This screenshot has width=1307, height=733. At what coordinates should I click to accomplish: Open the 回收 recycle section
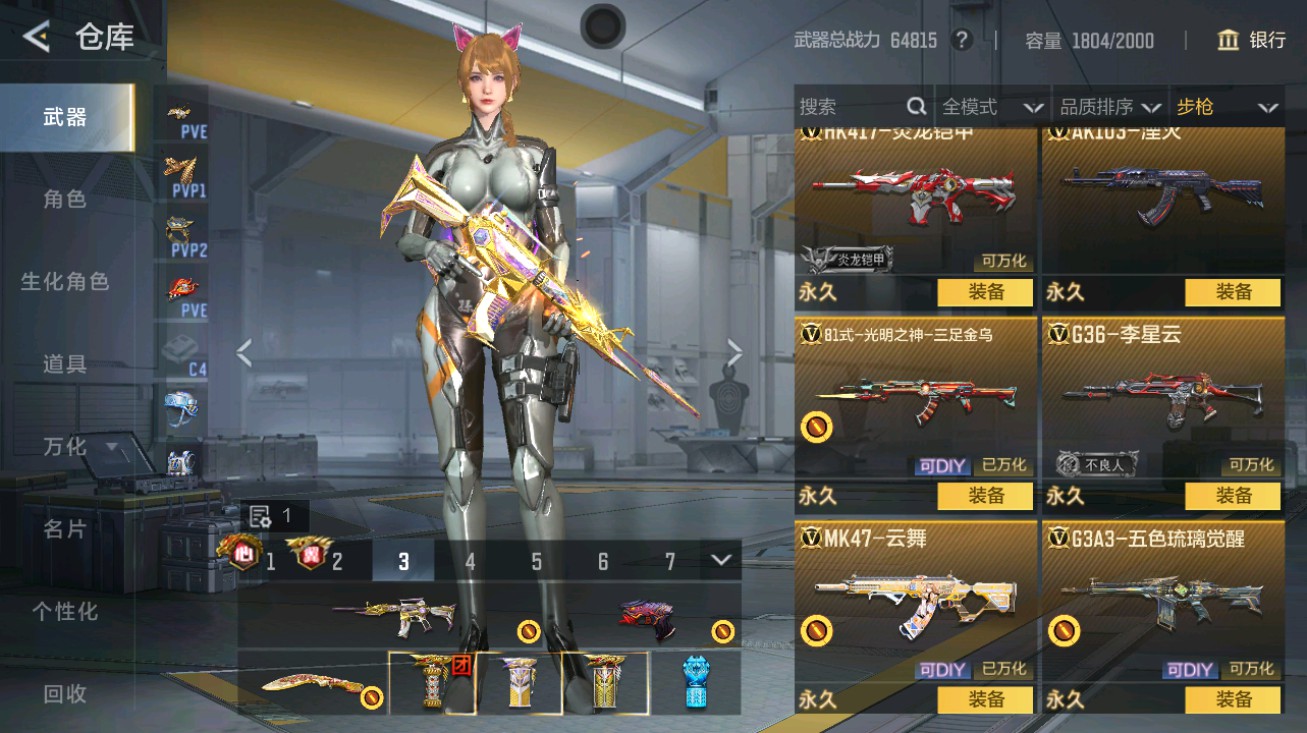[x=65, y=693]
